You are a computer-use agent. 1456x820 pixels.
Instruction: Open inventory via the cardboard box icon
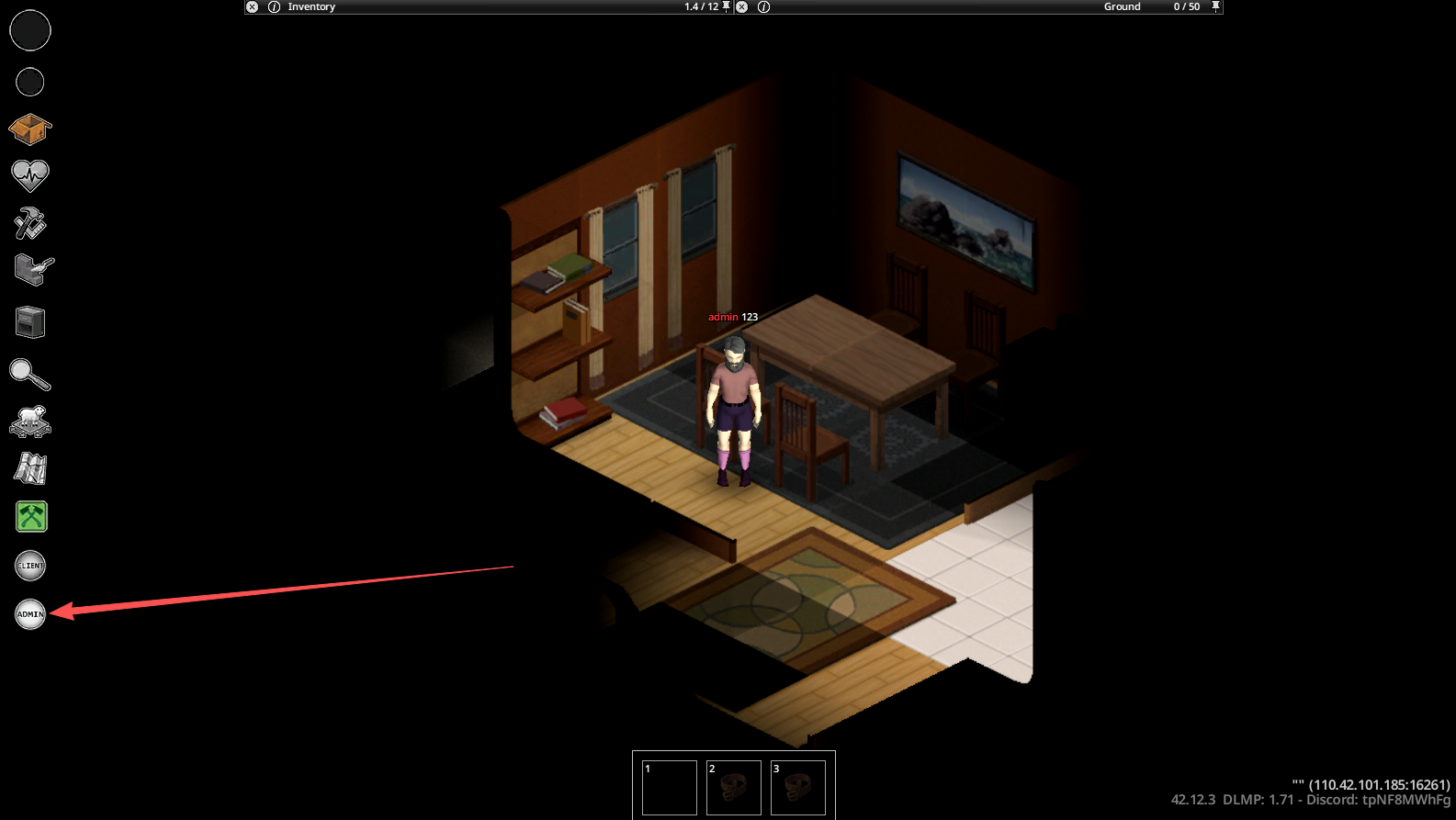(30, 129)
